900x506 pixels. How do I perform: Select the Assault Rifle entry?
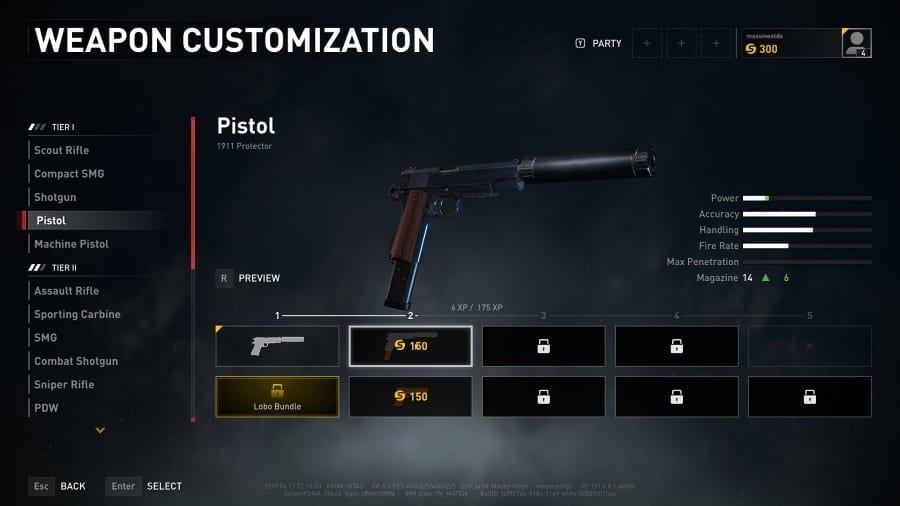click(66, 291)
